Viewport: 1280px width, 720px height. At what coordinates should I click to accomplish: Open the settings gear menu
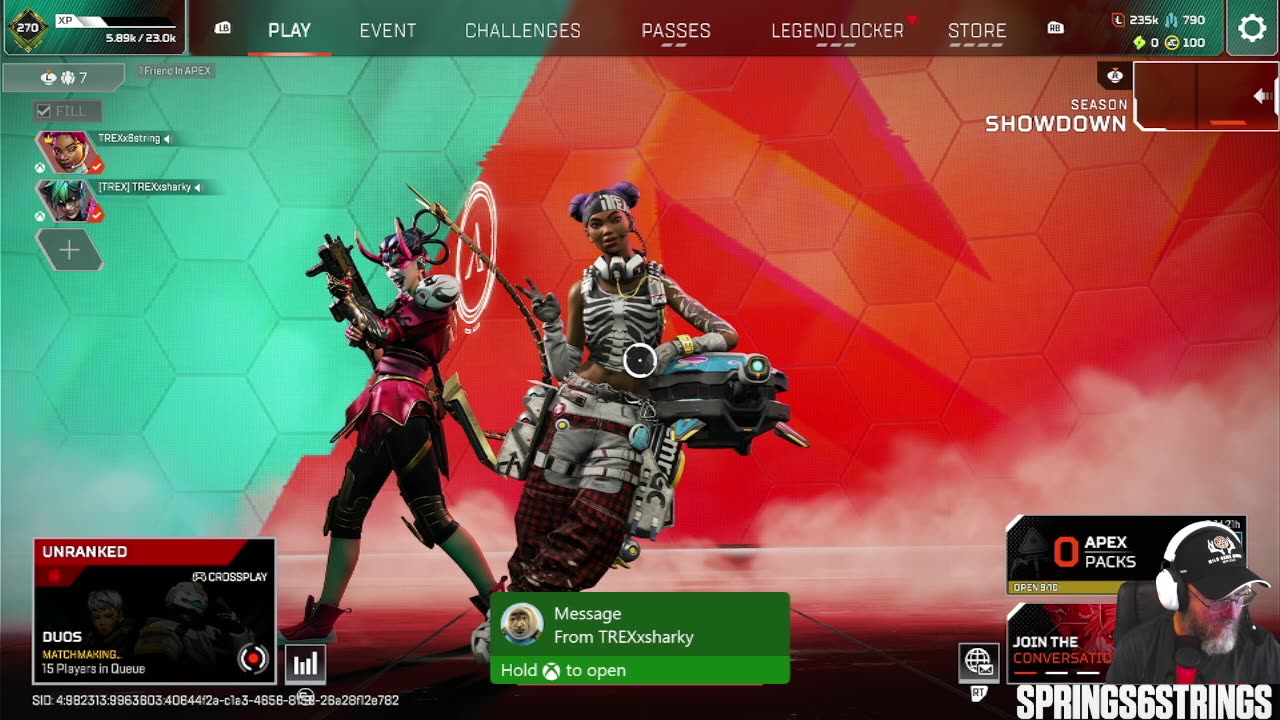(1252, 28)
